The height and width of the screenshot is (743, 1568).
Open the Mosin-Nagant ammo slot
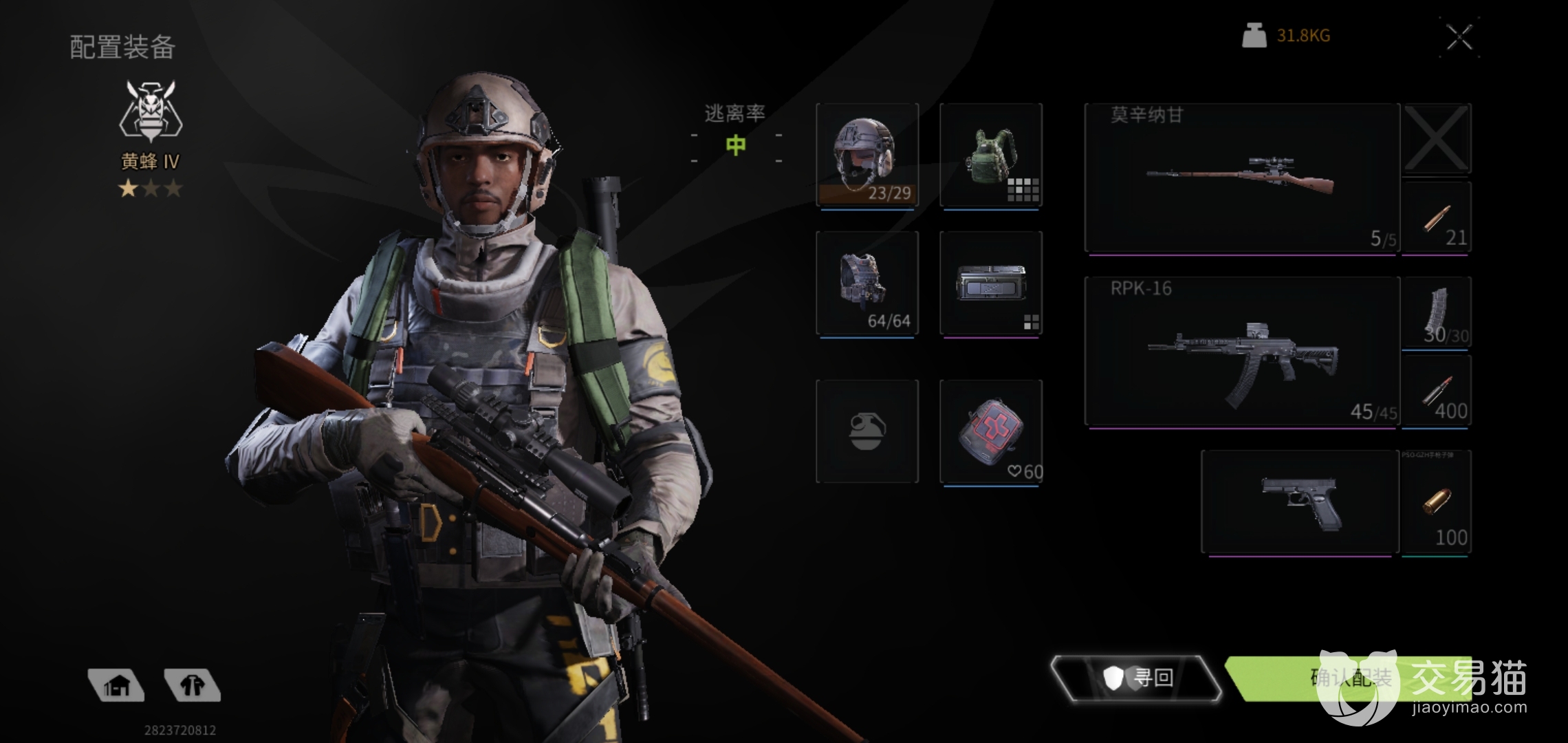(x=1436, y=218)
